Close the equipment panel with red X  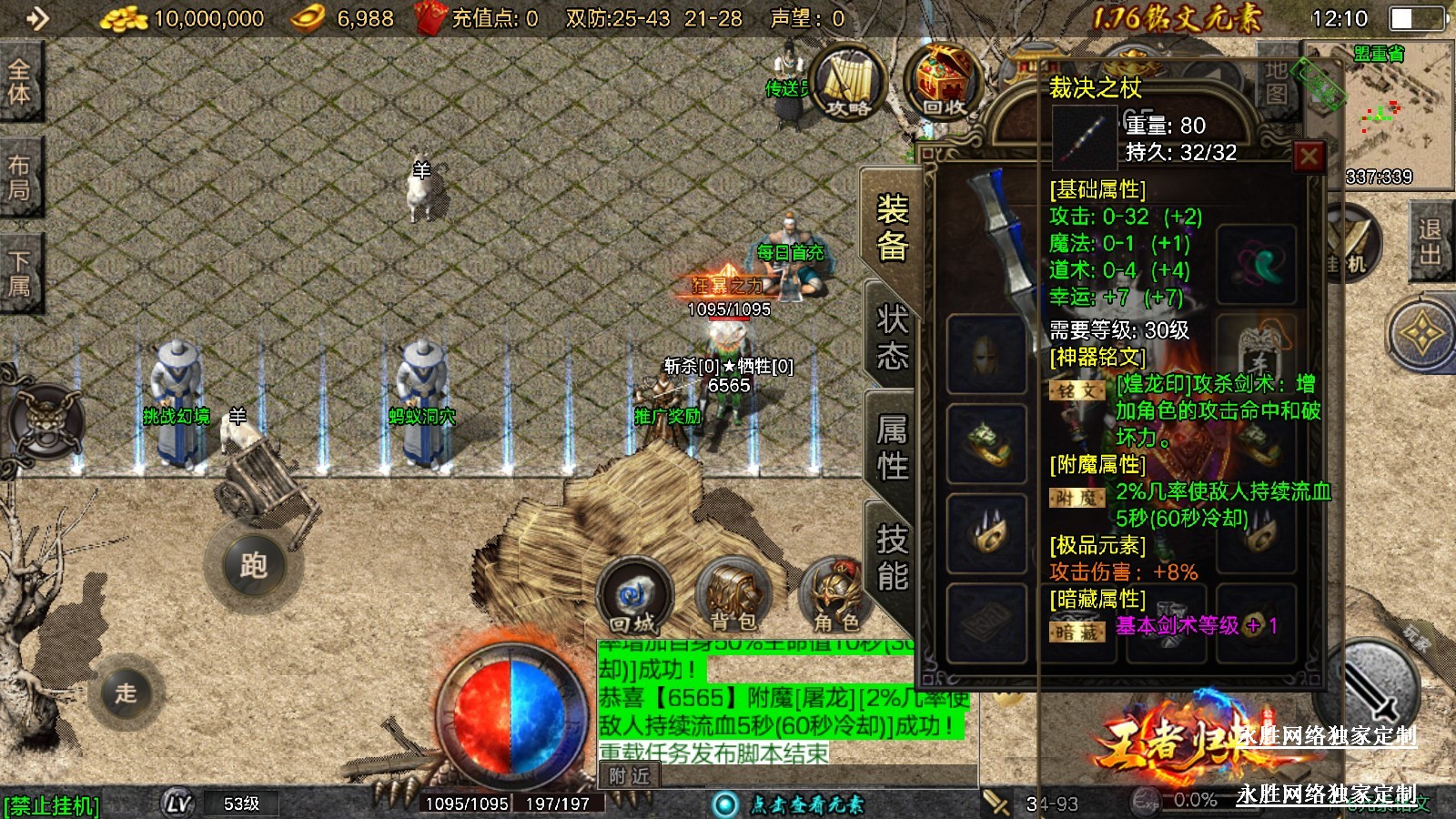pos(1309,157)
